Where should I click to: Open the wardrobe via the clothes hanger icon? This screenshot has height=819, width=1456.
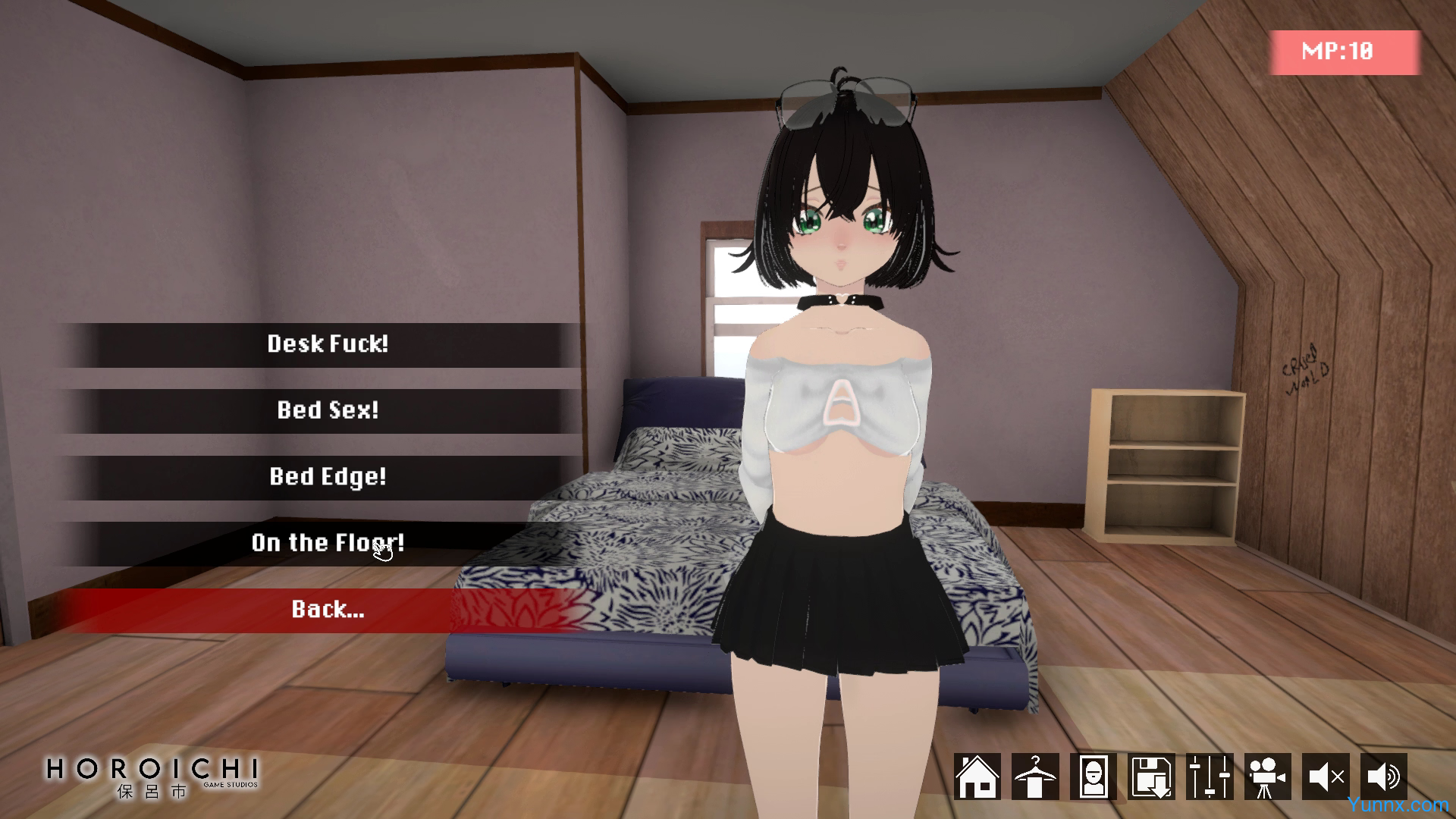click(1035, 777)
